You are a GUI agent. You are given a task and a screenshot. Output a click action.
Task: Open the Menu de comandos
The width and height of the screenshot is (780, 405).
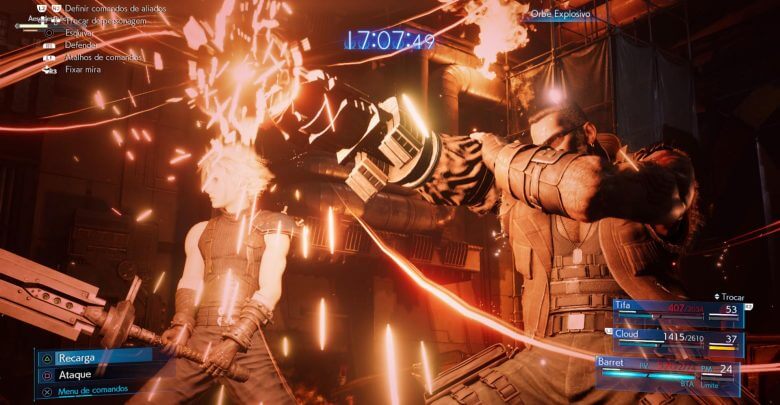tap(97, 389)
